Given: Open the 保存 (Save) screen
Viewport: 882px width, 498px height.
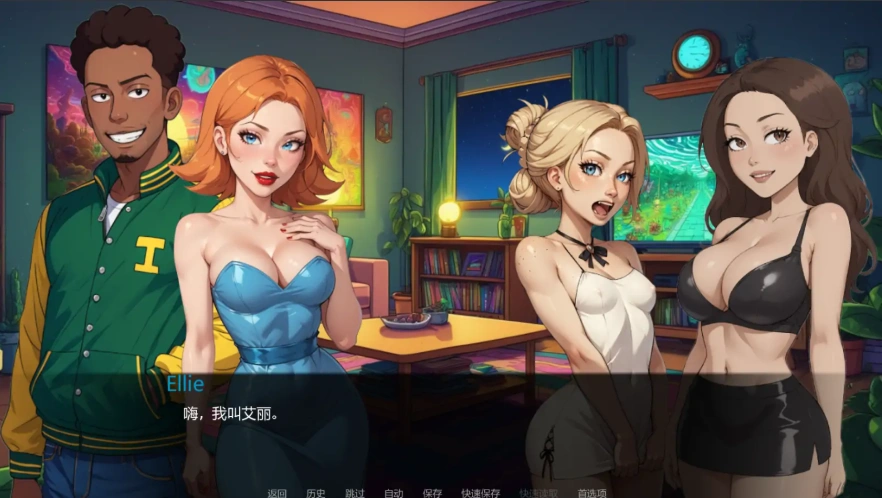Looking at the screenshot, I should click(x=432, y=492).
